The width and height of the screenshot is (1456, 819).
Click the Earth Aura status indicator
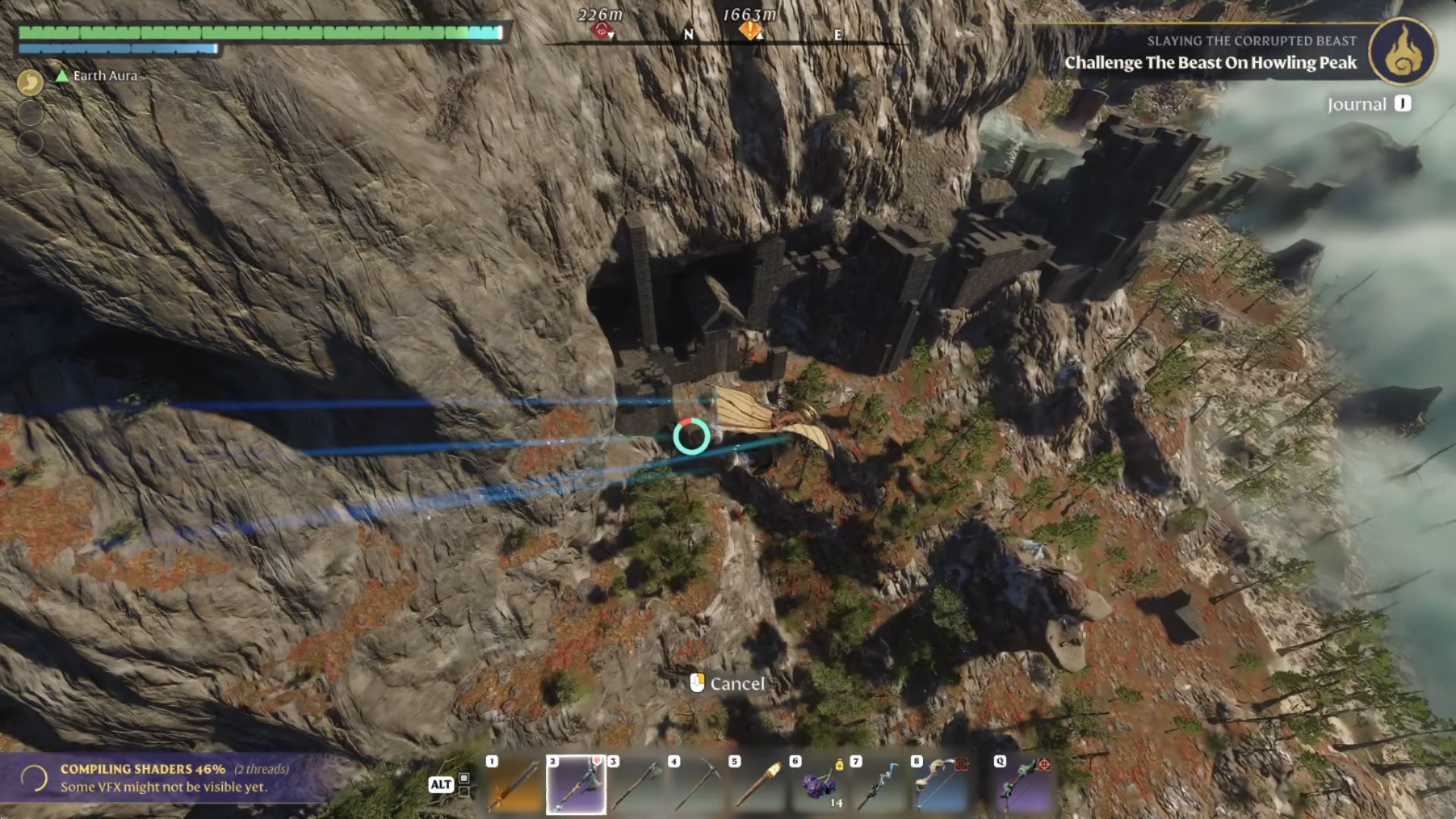(103, 76)
